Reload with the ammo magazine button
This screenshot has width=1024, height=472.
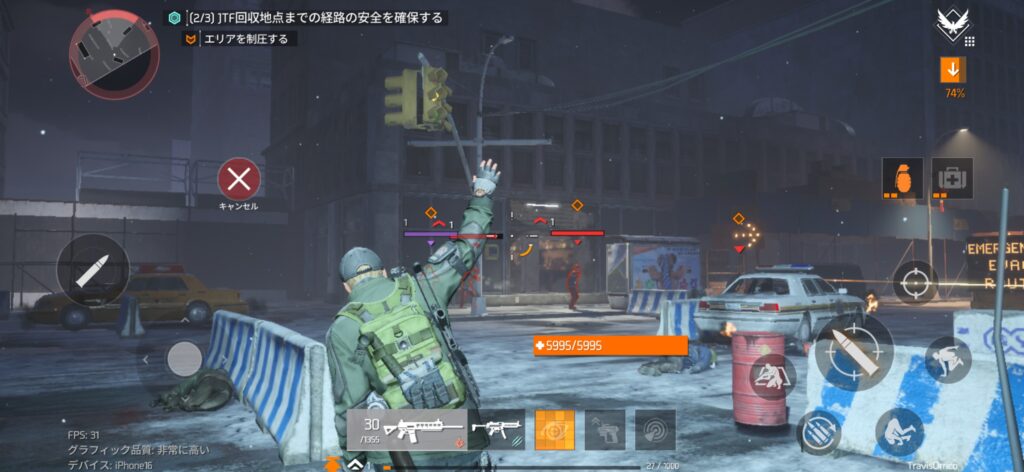[x=819, y=430]
